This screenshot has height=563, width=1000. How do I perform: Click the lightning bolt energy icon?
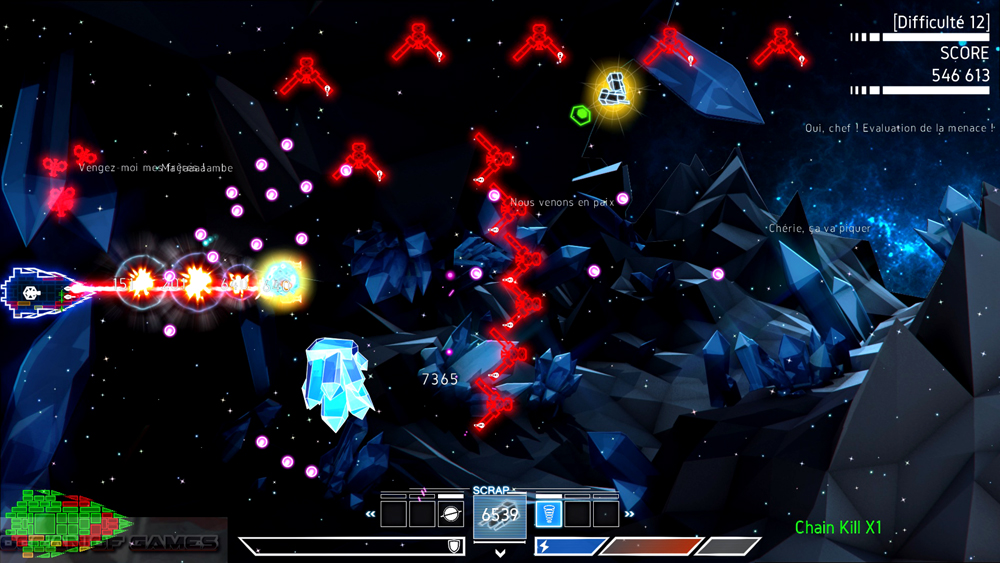(544, 546)
